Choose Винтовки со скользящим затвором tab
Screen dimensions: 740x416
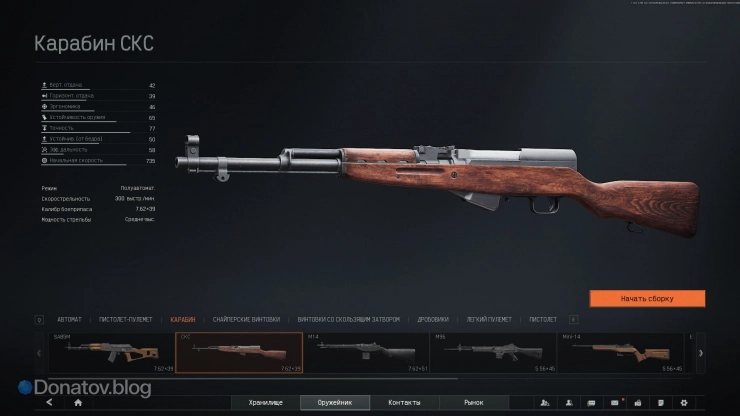click(x=348, y=320)
